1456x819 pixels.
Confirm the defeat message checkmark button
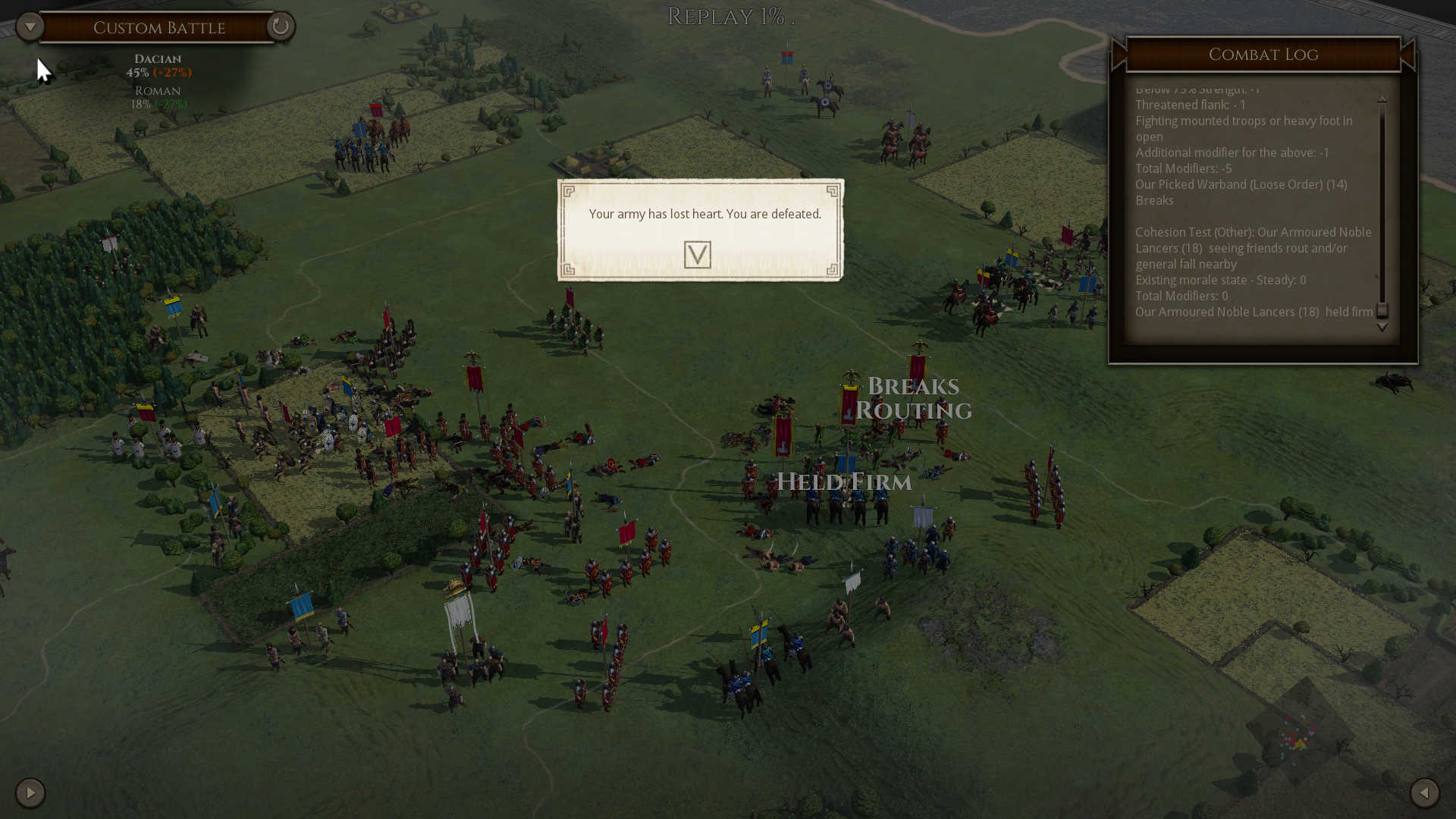(x=697, y=255)
